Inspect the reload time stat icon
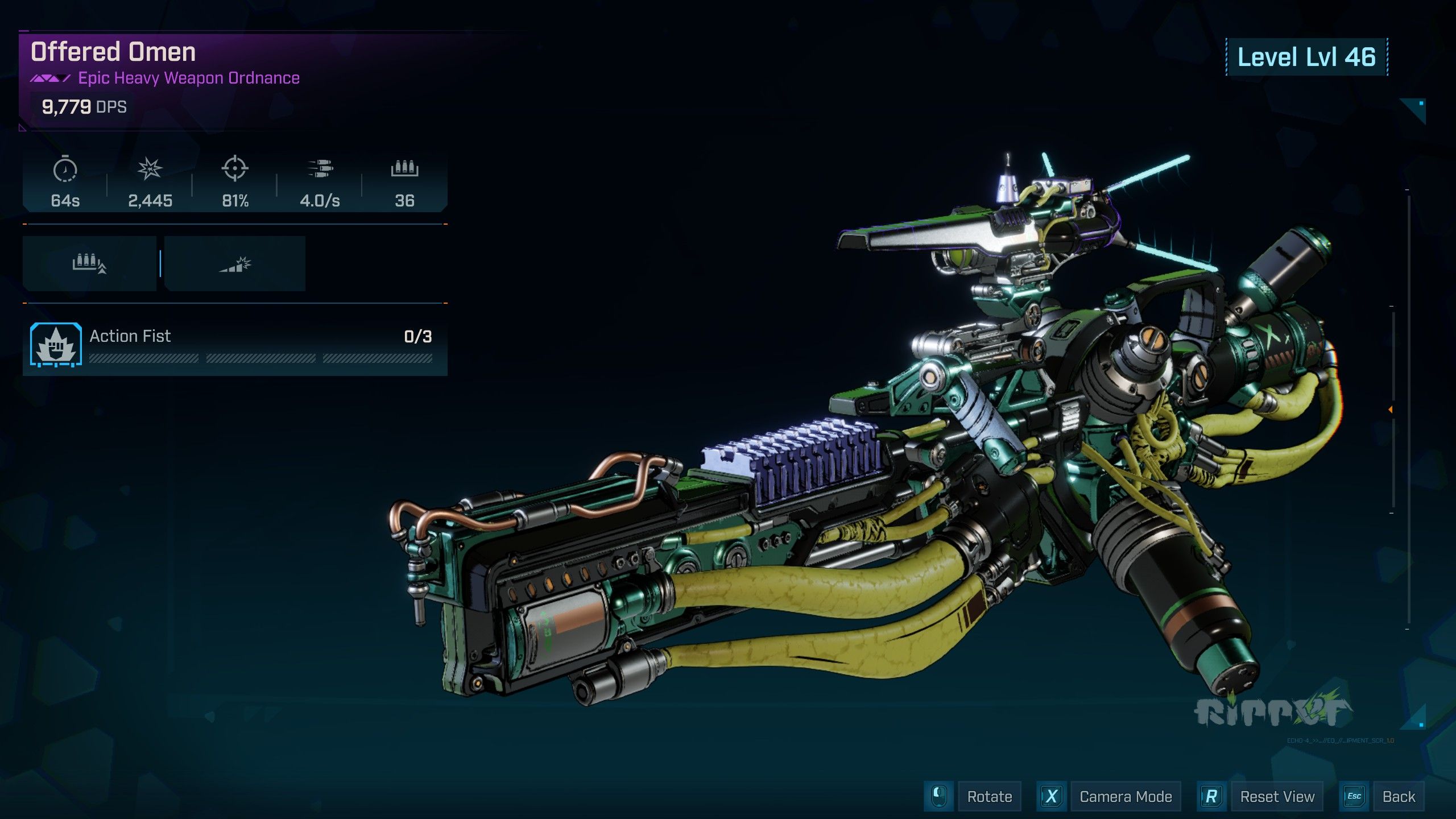 [x=65, y=169]
